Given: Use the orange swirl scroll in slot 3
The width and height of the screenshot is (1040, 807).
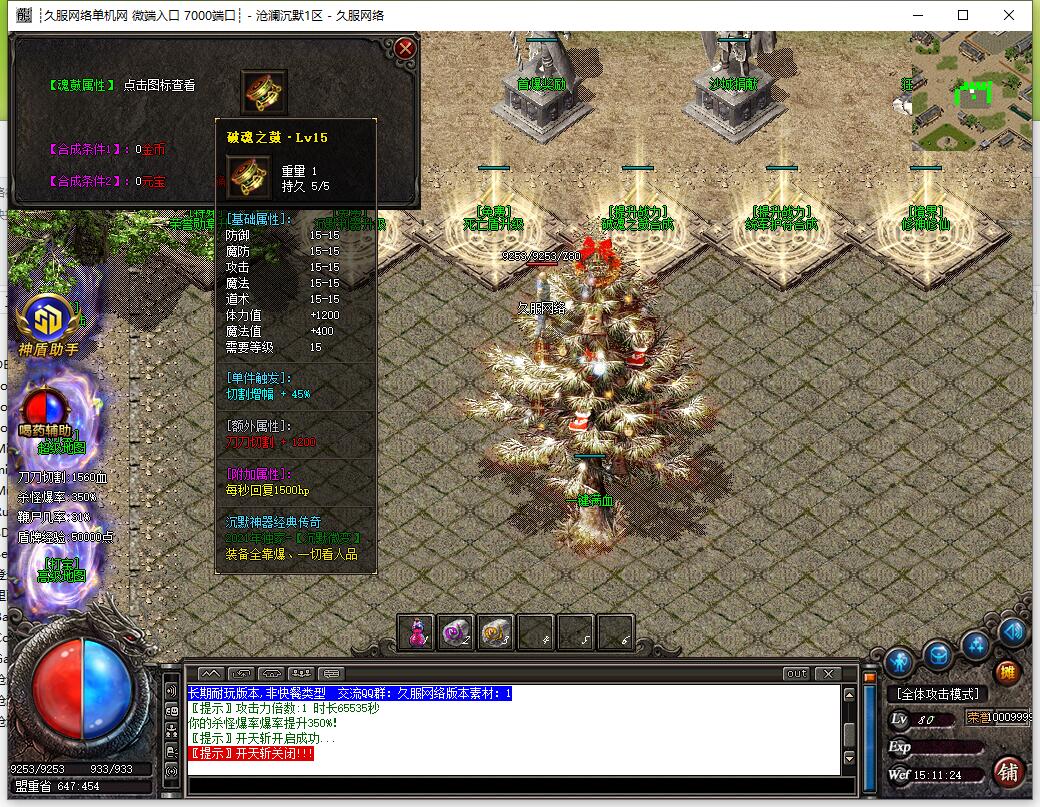Looking at the screenshot, I should coord(495,632).
